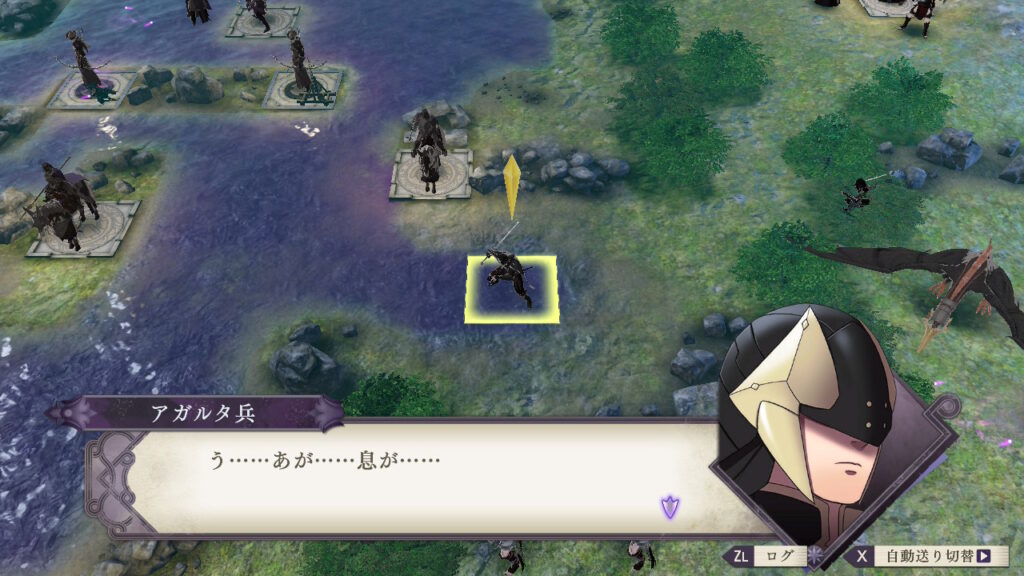Open the ログ dialogue log
The height and width of the screenshot is (576, 1024).
(x=765, y=556)
